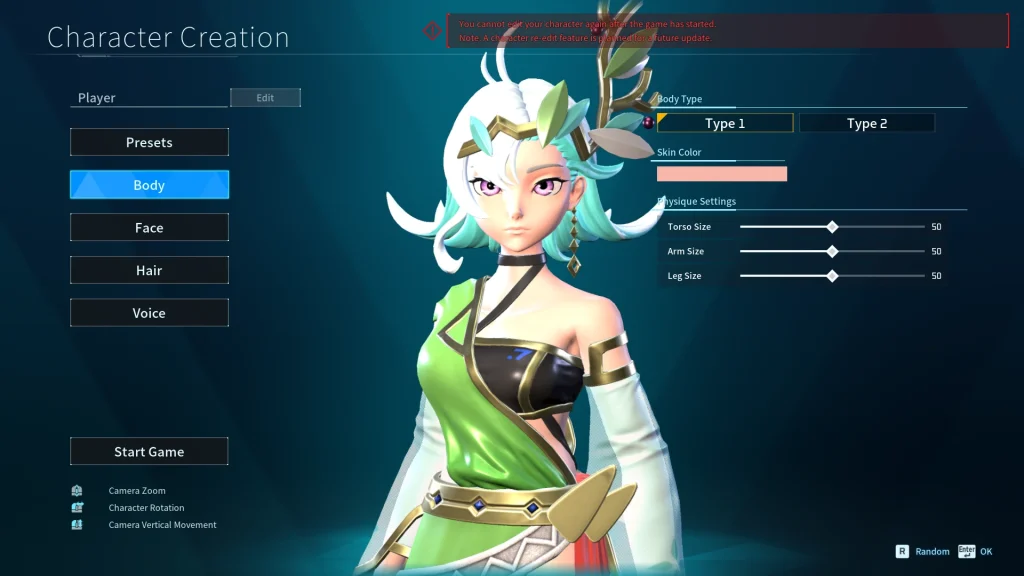Adjust the Torso Size slider
Viewport: 1024px width, 576px height.
(x=832, y=227)
